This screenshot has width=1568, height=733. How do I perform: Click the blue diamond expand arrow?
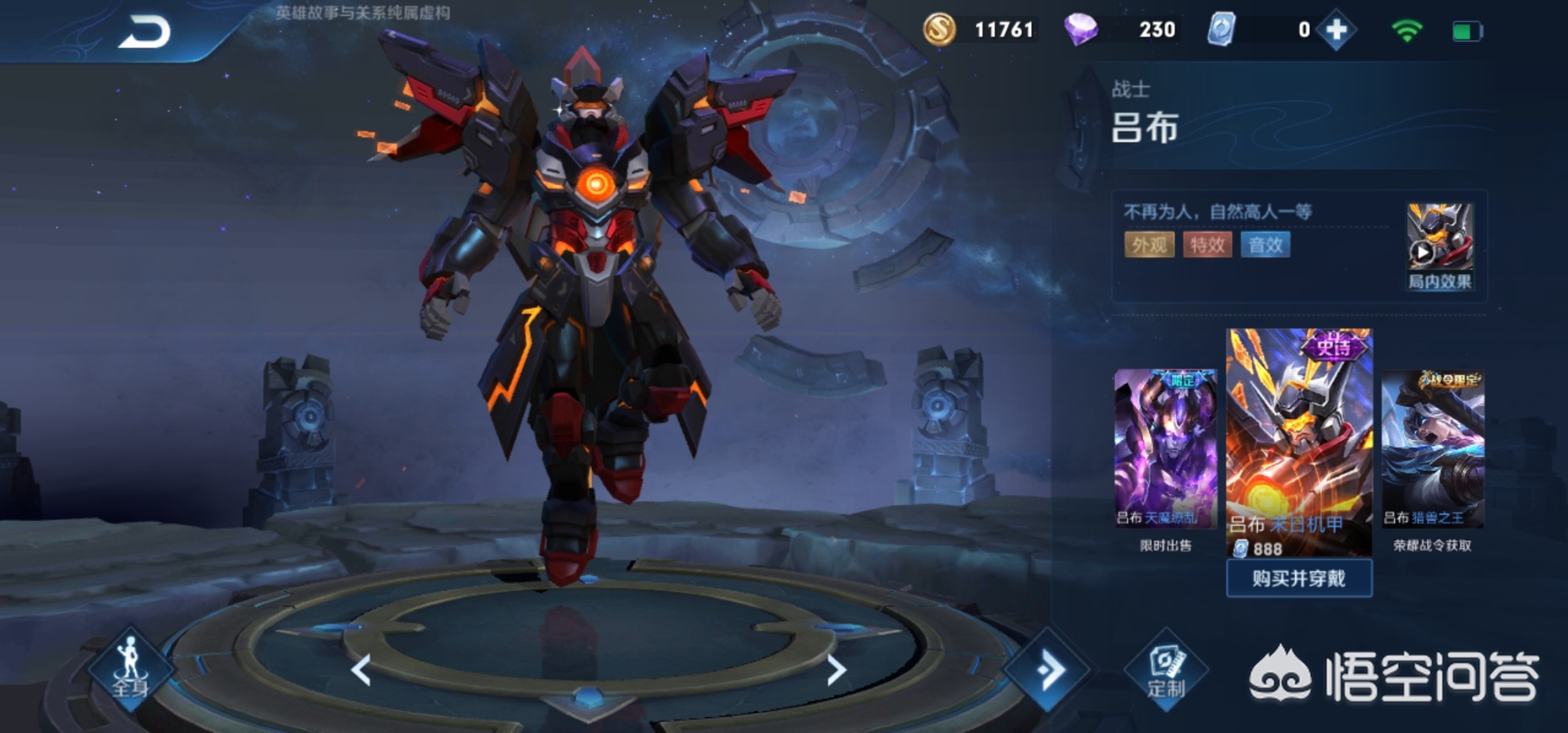pos(1048,669)
